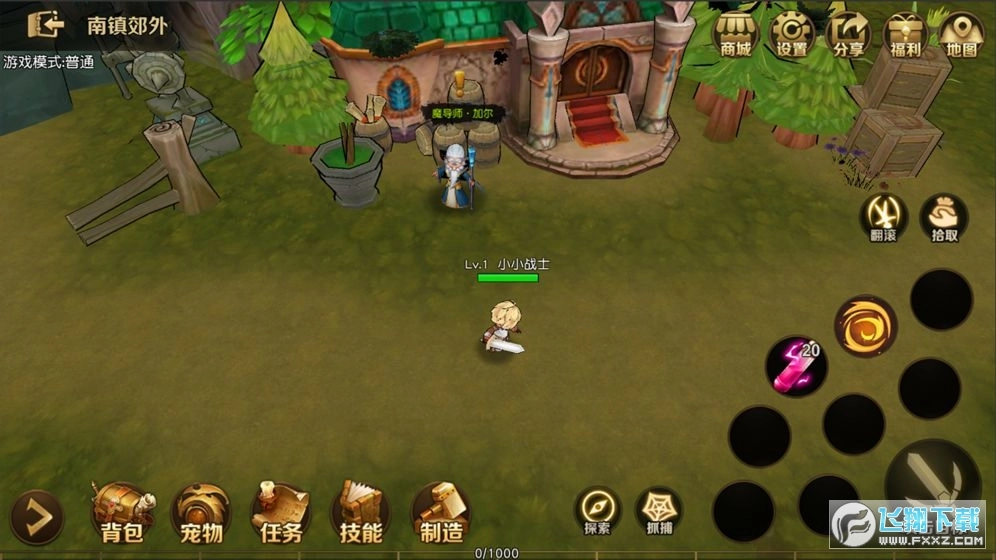Show the 地图 map

[x=961, y=35]
